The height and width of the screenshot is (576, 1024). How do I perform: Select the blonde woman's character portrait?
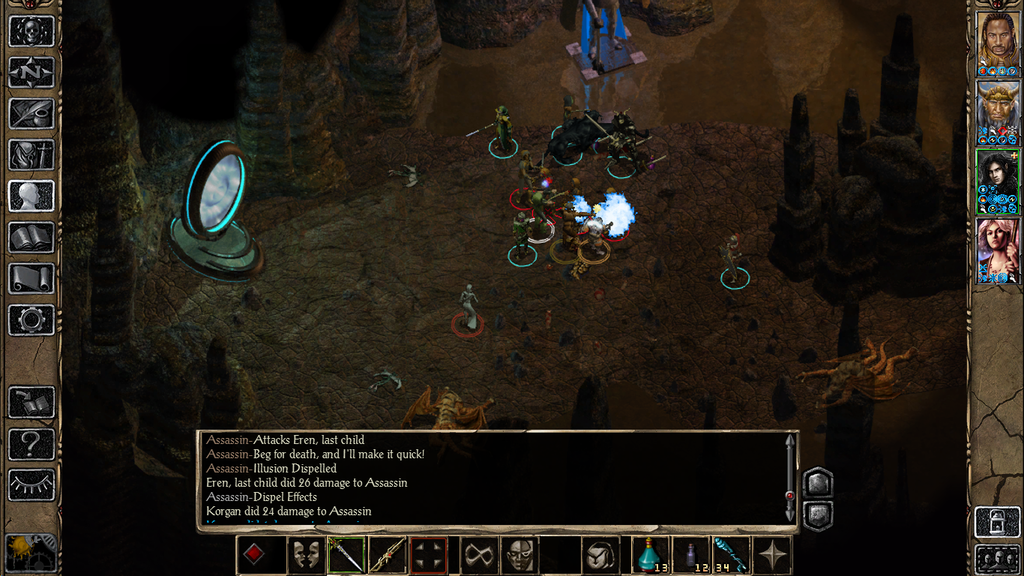click(997, 250)
